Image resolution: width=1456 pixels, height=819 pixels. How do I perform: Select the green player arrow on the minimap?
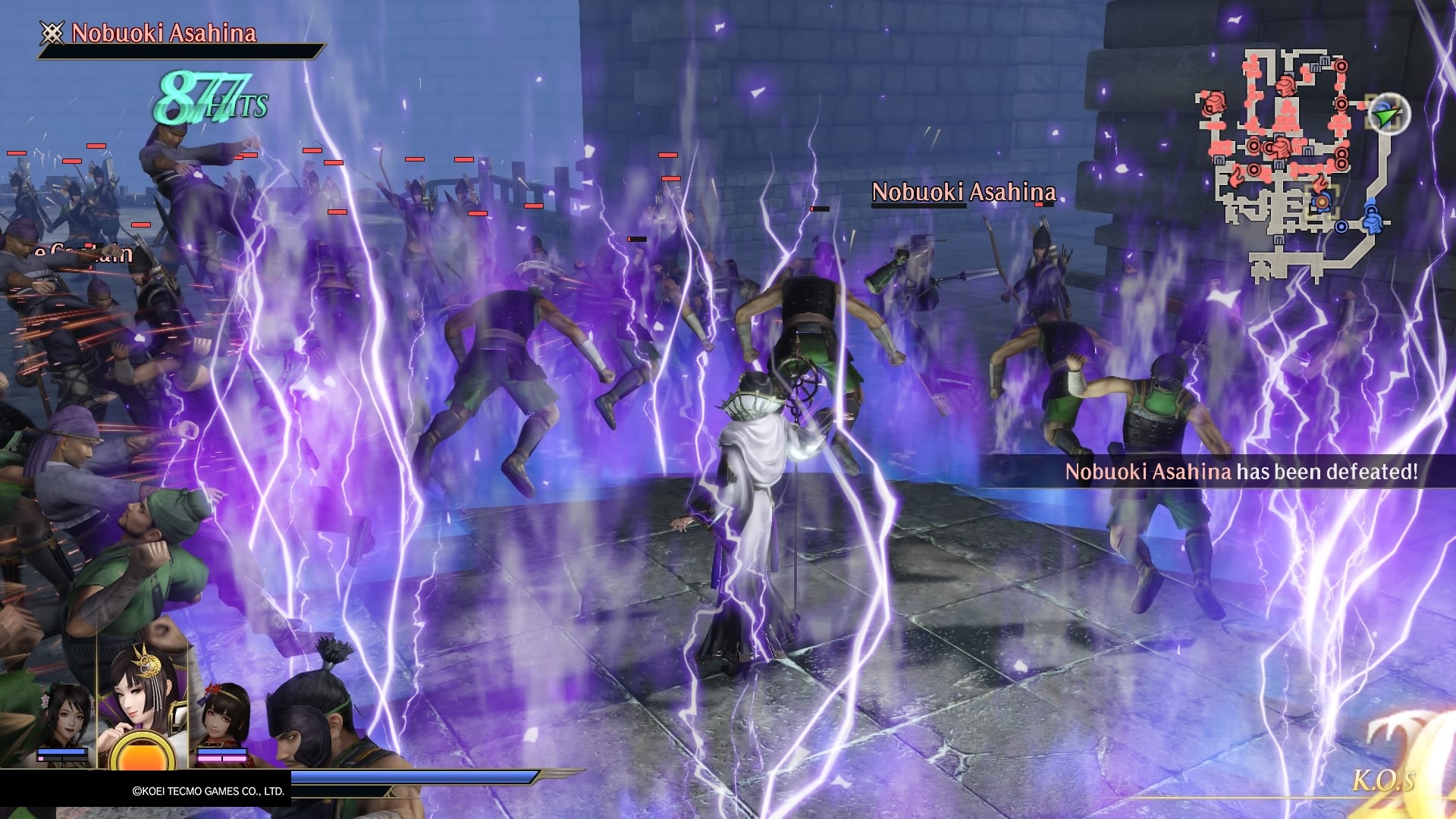pyautogui.click(x=1387, y=115)
